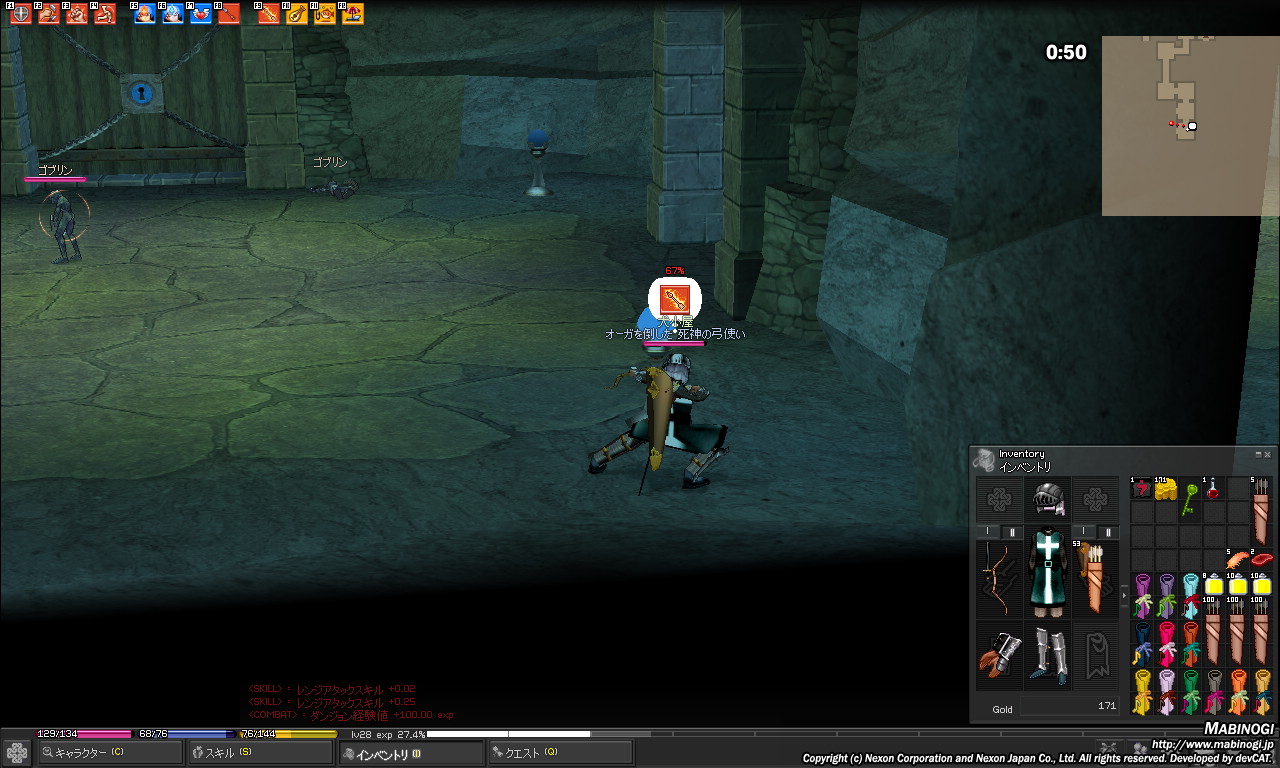
Task: Select the equipped steel greaves boots
Action: tap(1047, 655)
